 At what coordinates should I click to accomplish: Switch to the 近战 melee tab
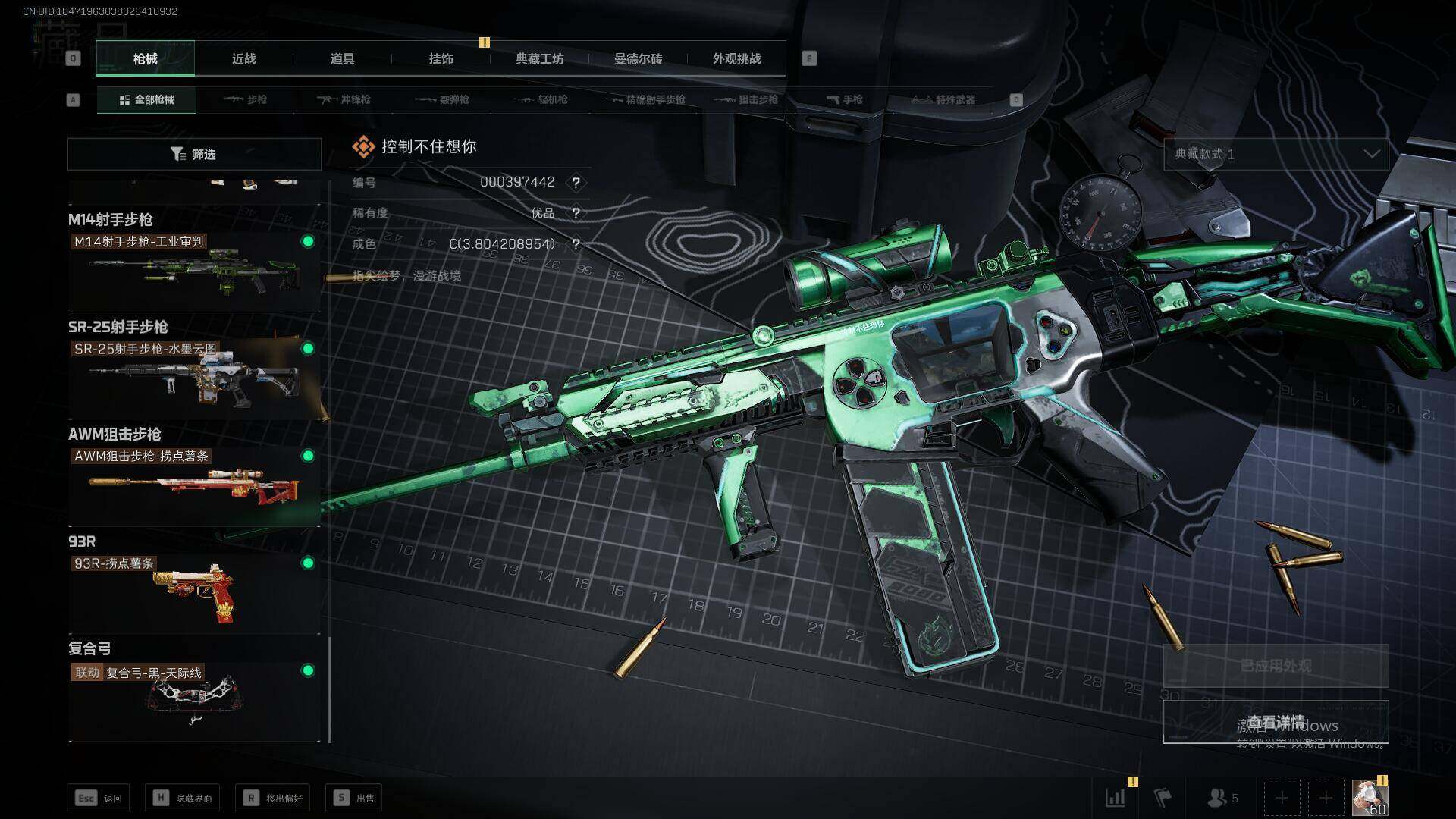[243, 58]
